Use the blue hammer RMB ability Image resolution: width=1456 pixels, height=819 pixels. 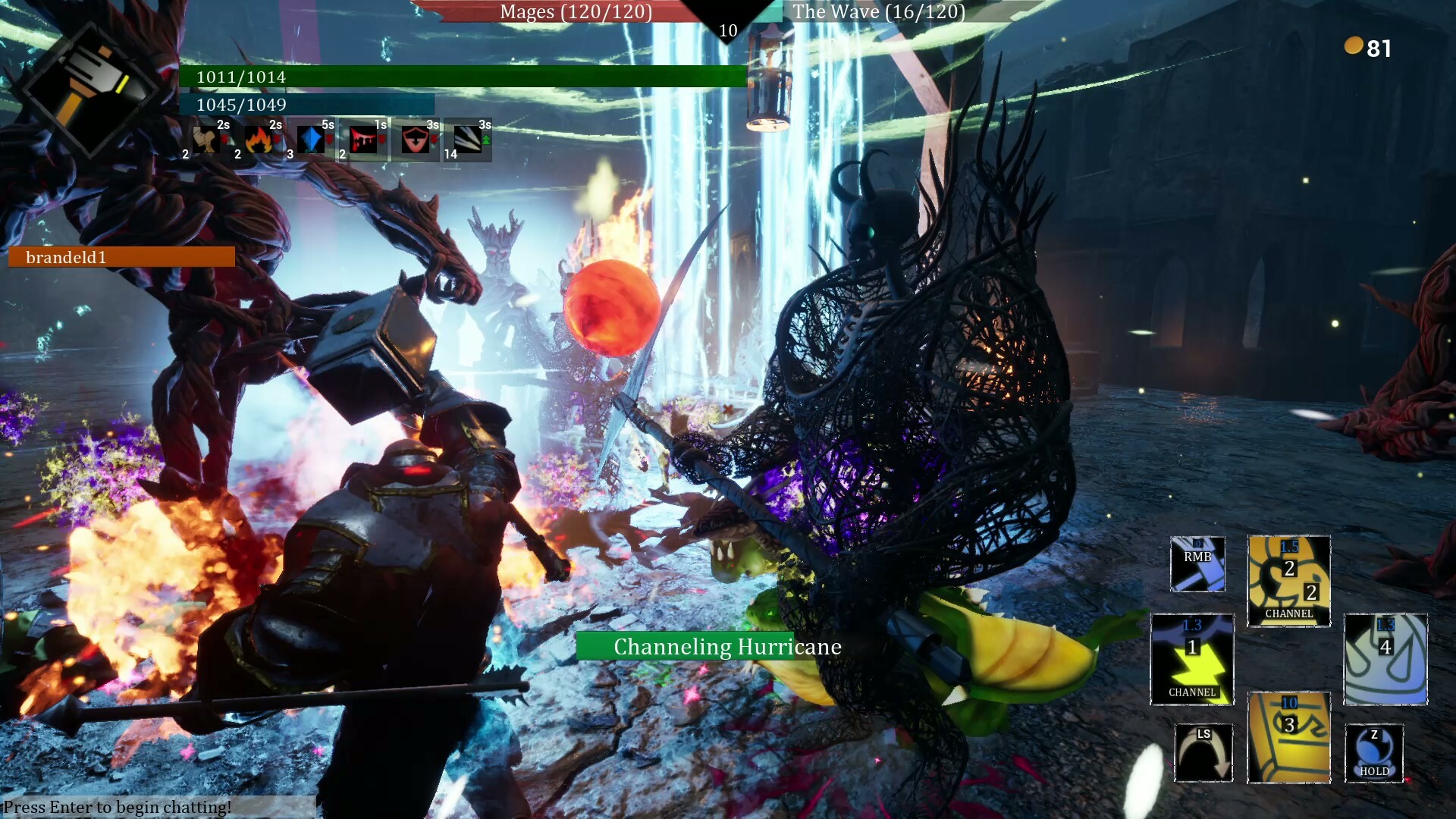tap(1197, 564)
